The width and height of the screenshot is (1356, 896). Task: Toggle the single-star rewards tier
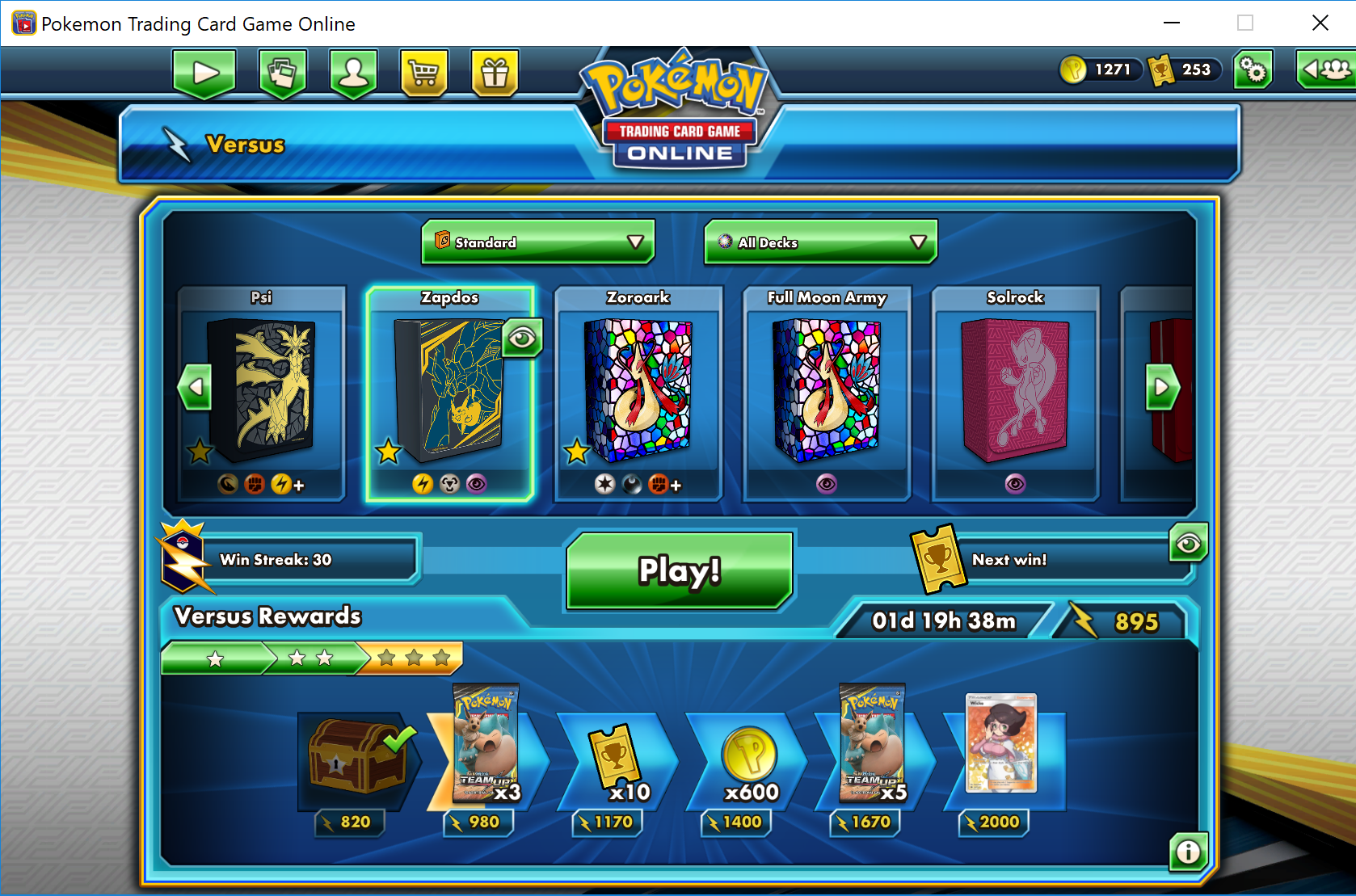pyautogui.click(x=214, y=658)
